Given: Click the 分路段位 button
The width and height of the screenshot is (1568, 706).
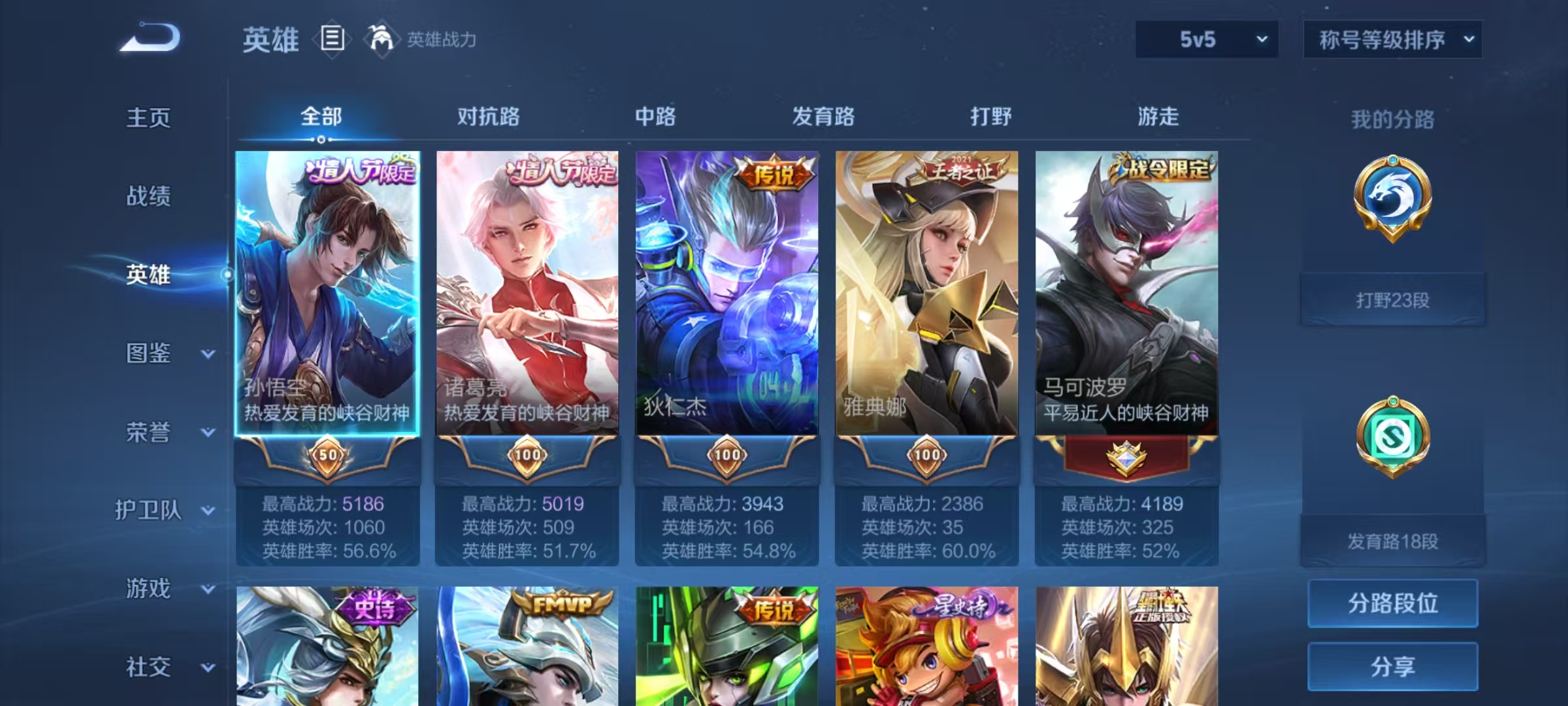Looking at the screenshot, I should [x=1392, y=603].
